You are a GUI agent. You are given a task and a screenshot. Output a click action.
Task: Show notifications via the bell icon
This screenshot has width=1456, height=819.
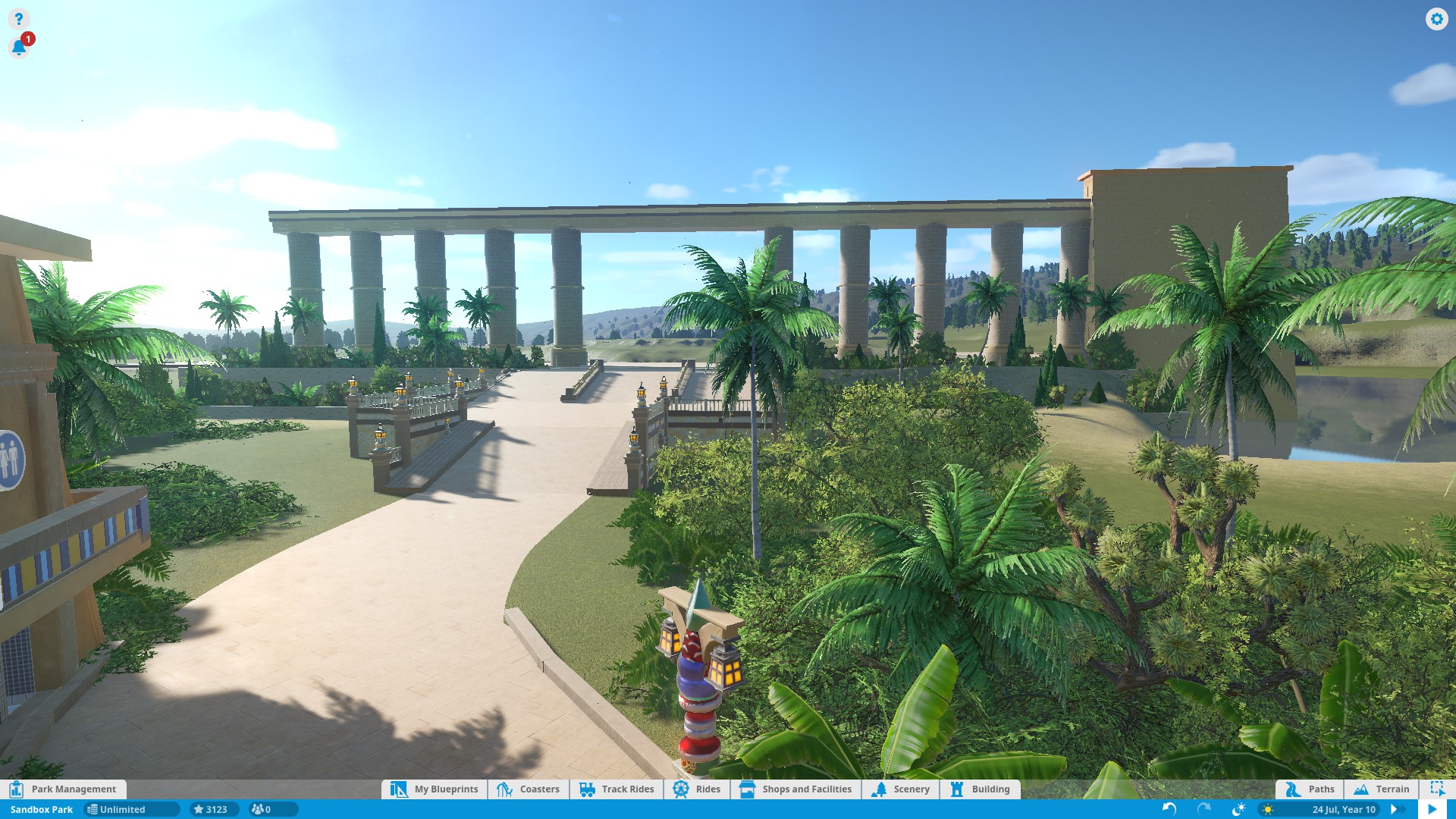click(x=19, y=48)
